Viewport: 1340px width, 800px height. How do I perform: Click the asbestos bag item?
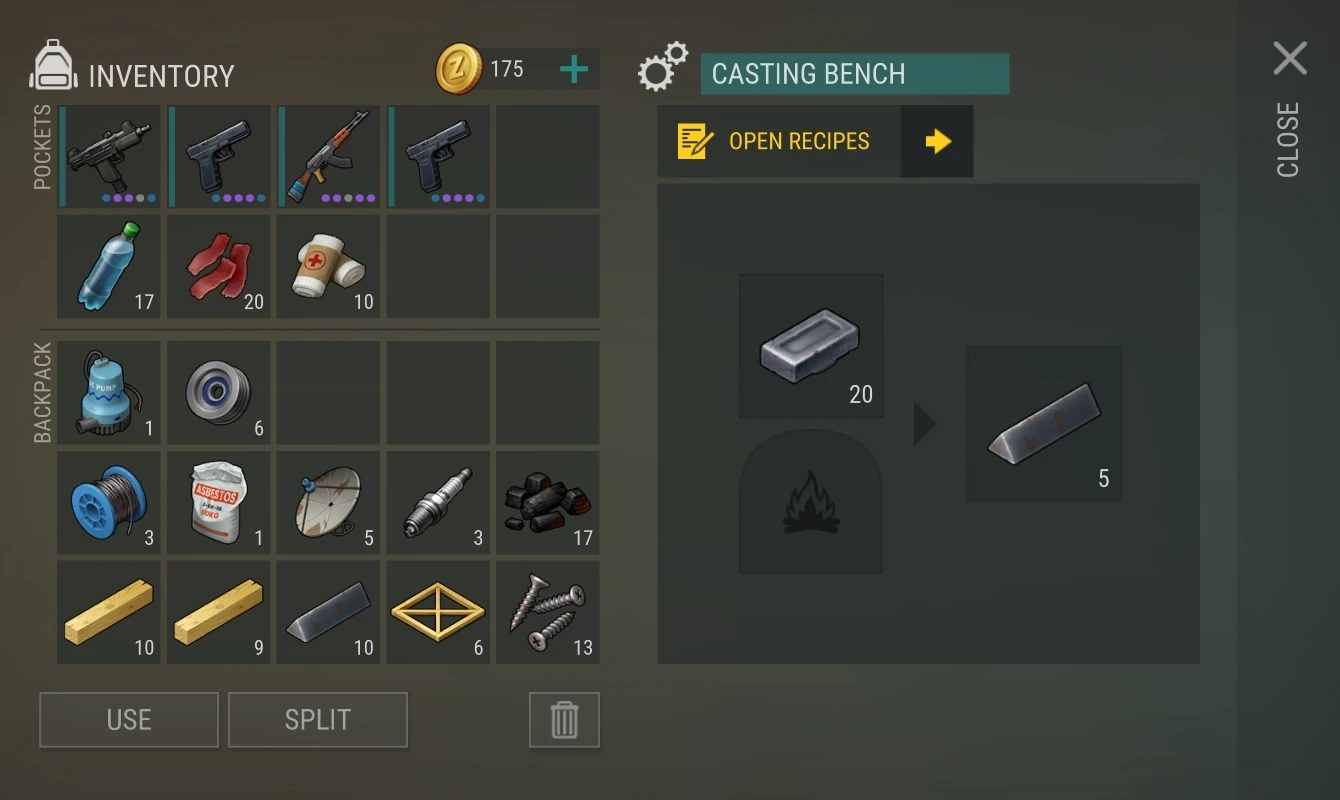tap(218, 502)
